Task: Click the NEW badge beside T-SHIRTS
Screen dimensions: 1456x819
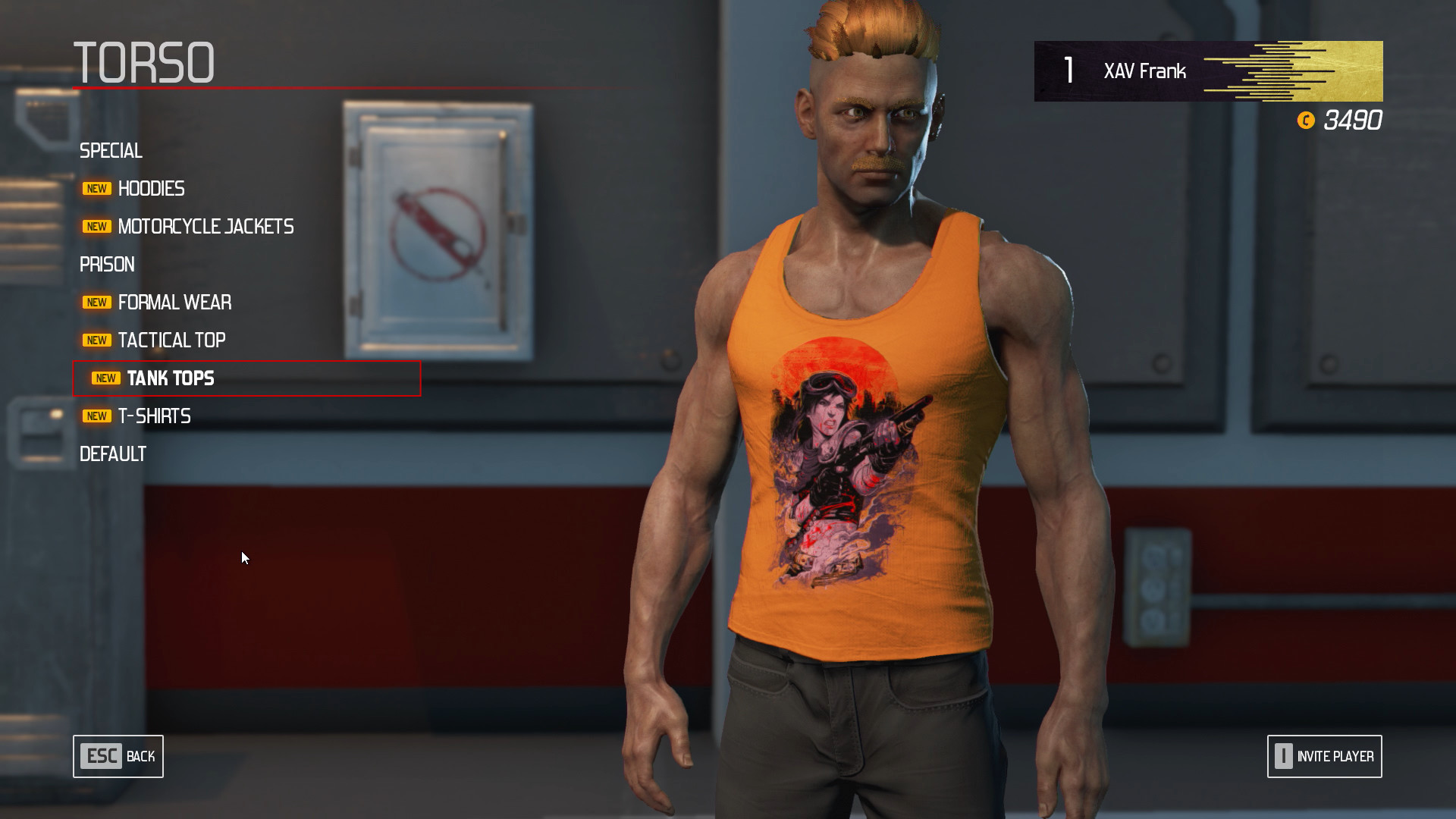Action: [x=96, y=416]
